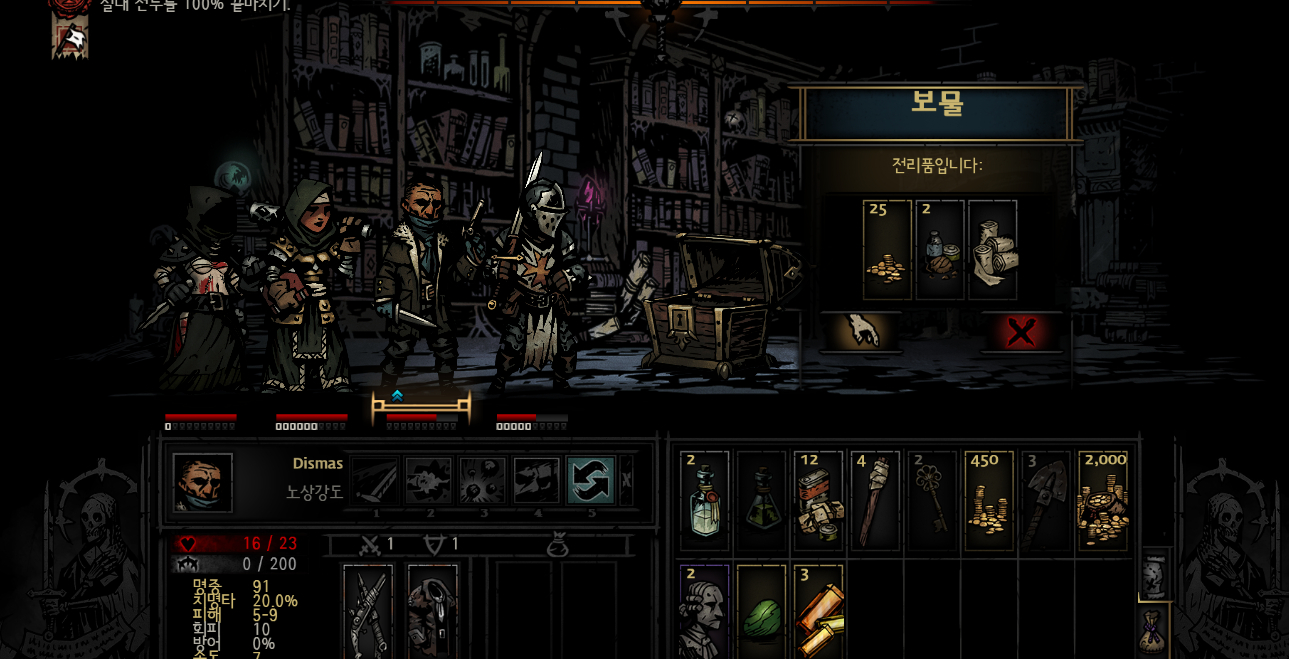
Task: Select the green jade gem
Action: point(762,612)
